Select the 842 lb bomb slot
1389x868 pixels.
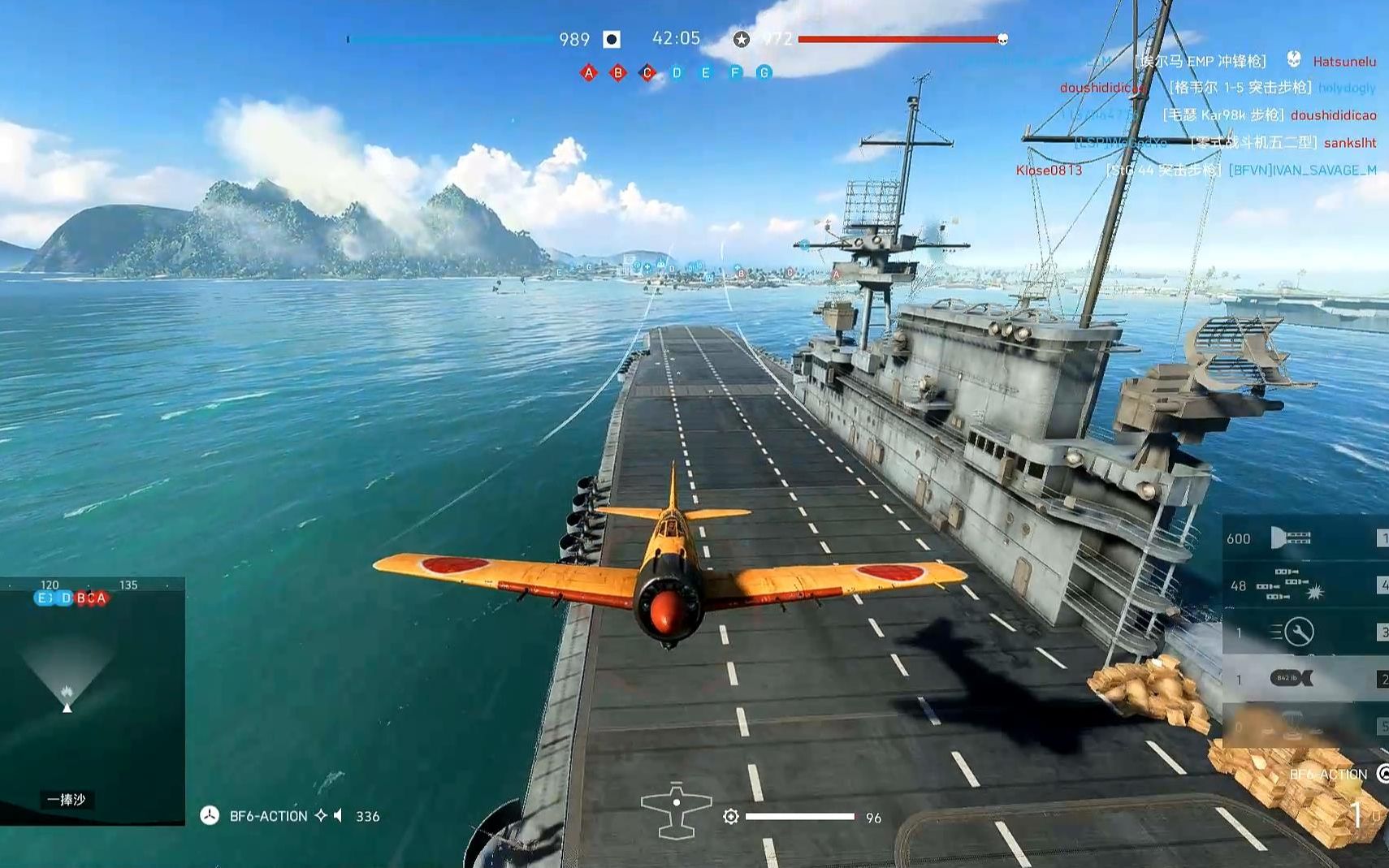(1292, 678)
